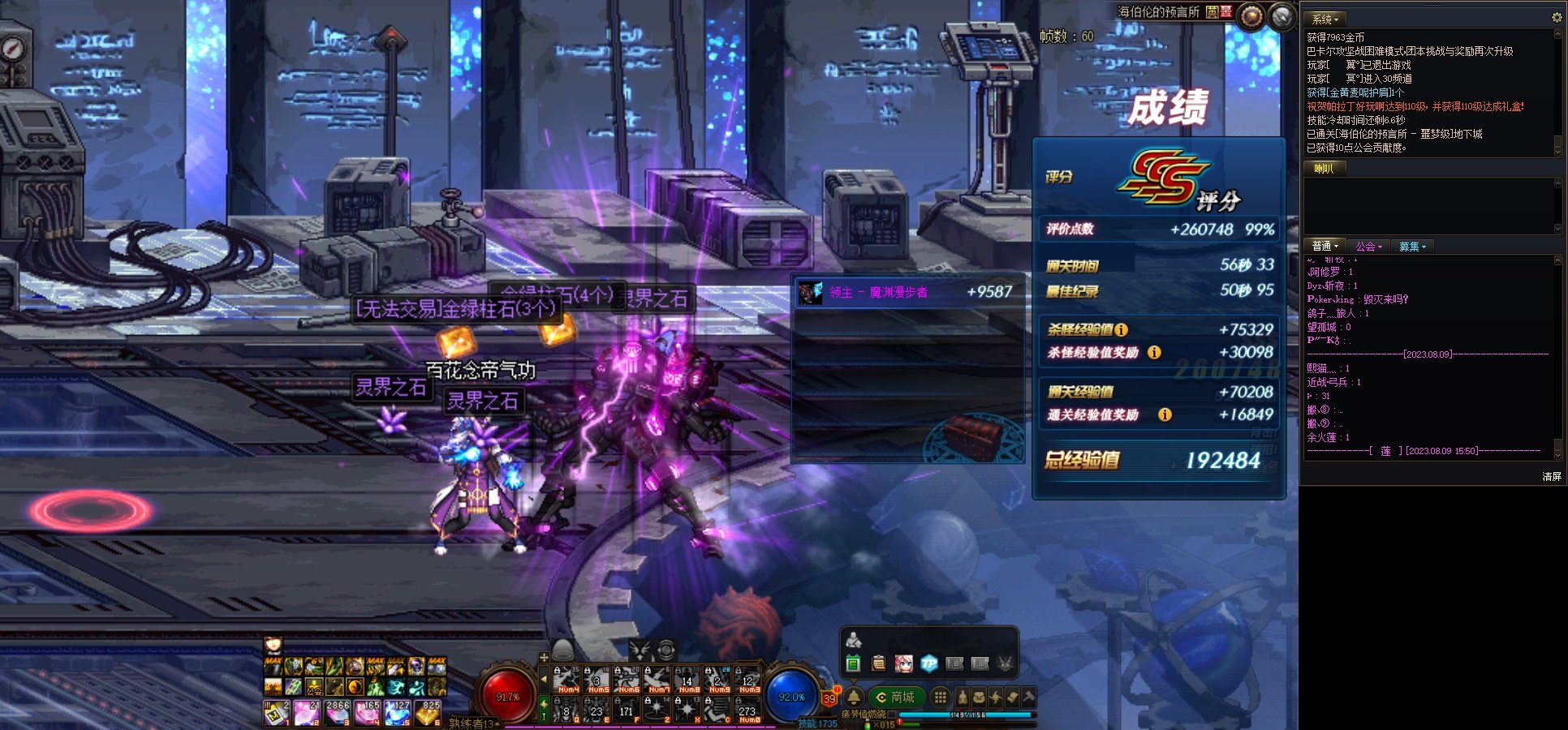Switch to the 喇叭 megaphone tab
1568x730 pixels.
(x=1324, y=169)
